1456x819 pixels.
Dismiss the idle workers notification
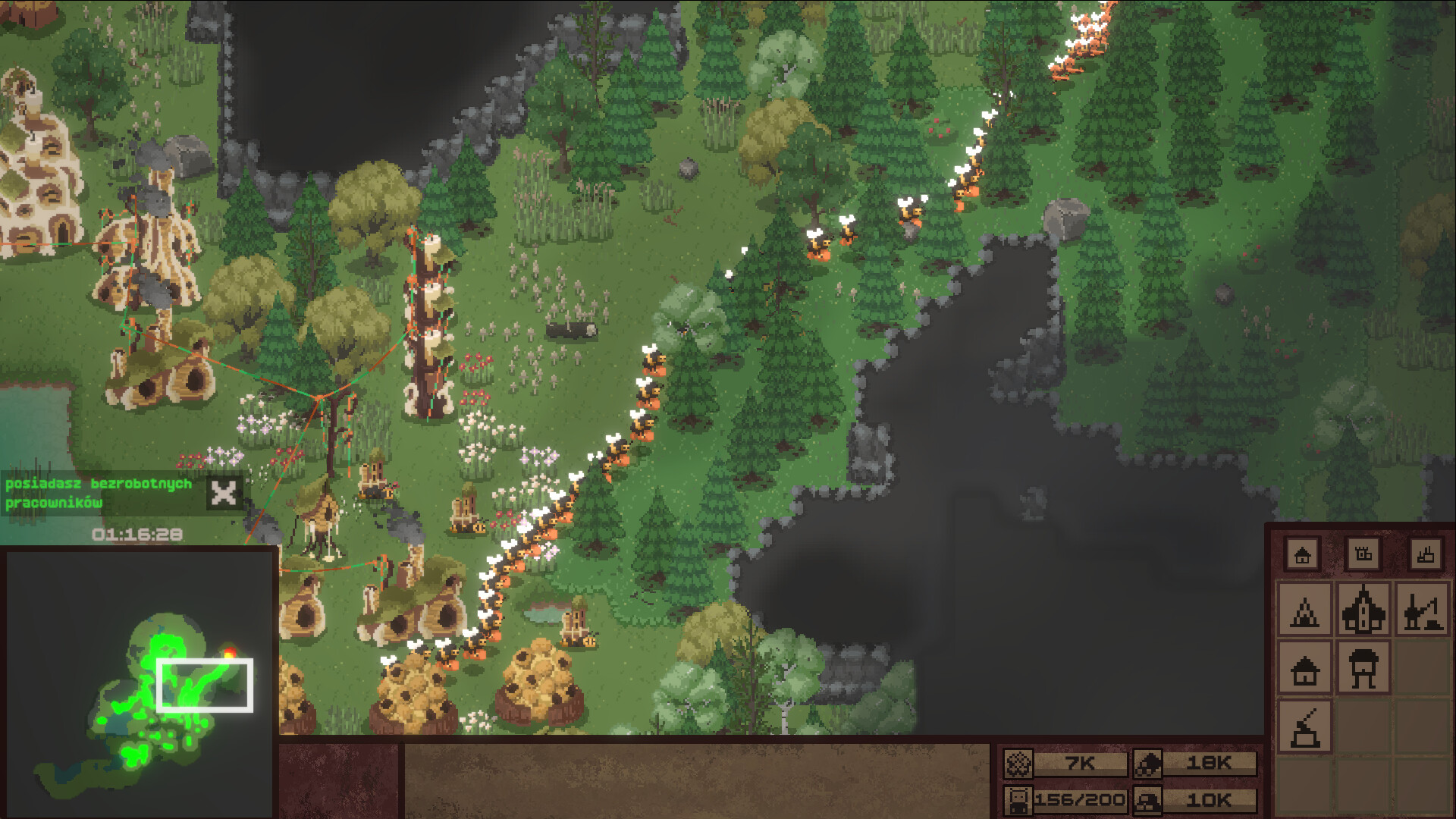(224, 494)
